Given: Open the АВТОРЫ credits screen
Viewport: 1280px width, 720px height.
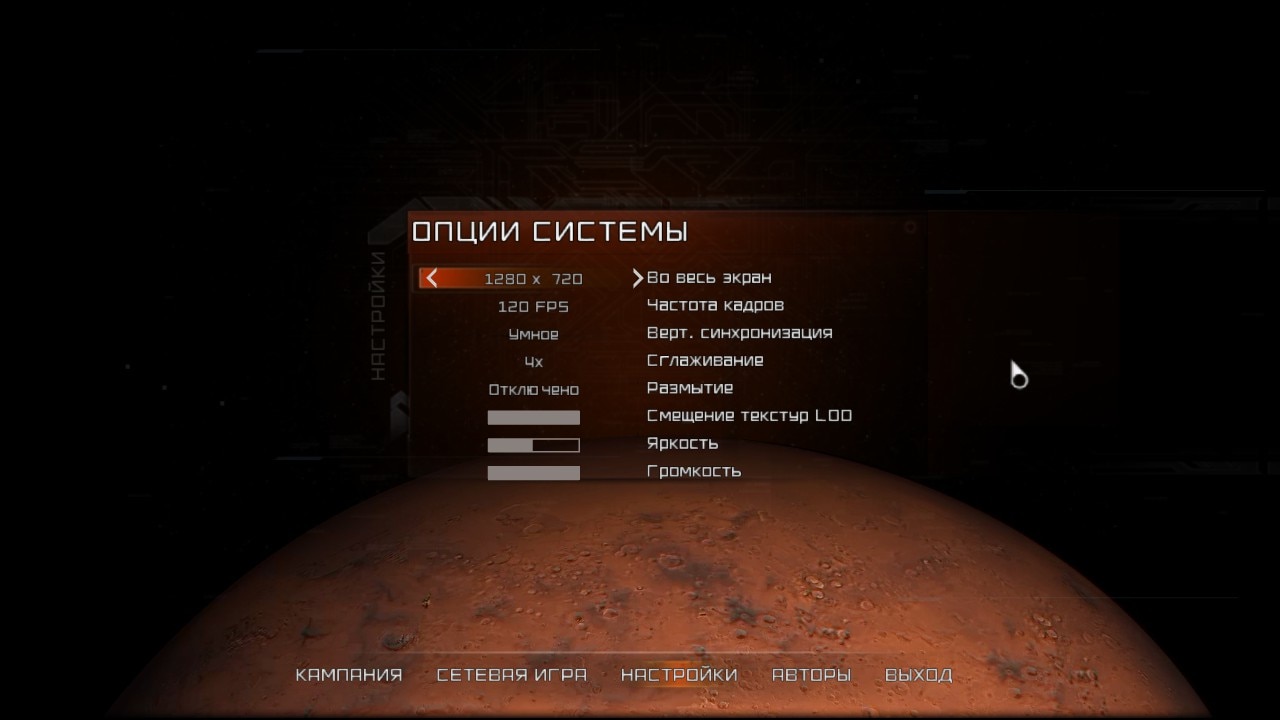Looking at the screenshot, I should click(x=812, y=675).
